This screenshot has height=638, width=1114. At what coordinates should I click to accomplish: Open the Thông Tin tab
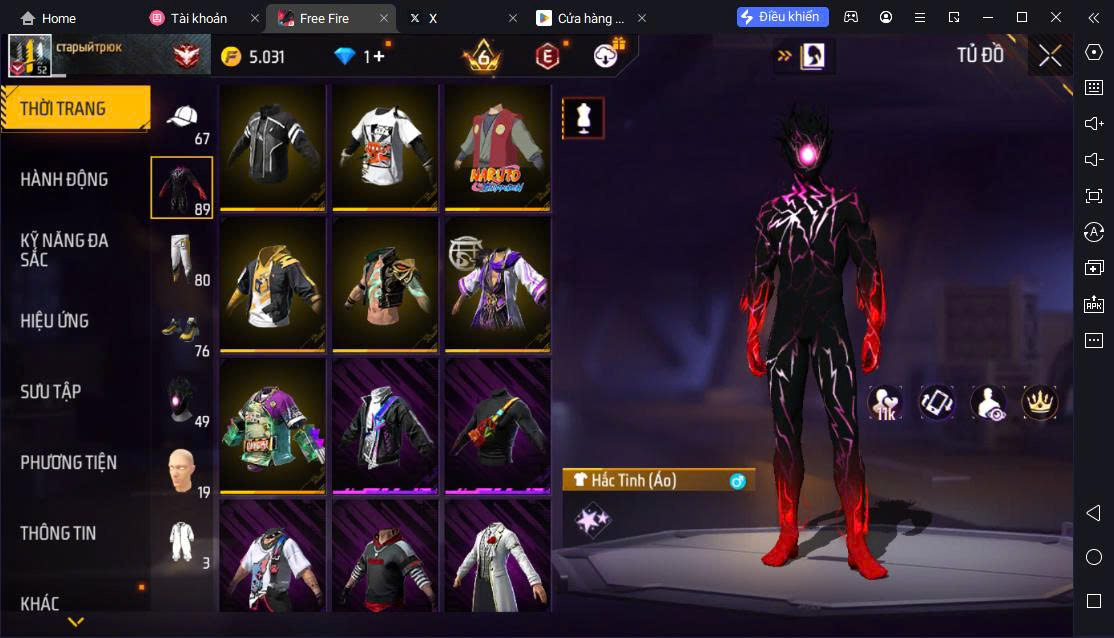tap(58, 534)
